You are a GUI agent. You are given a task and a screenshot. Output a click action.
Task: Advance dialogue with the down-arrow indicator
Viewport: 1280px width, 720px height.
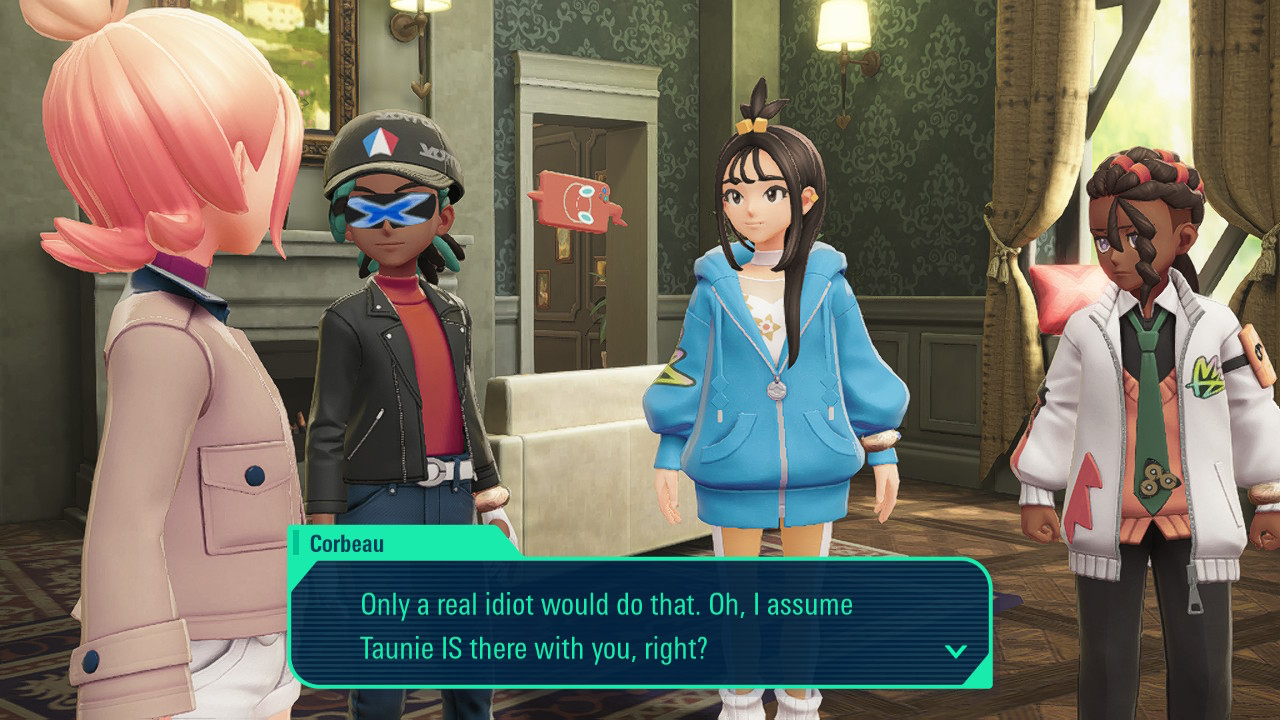point(956,651)
